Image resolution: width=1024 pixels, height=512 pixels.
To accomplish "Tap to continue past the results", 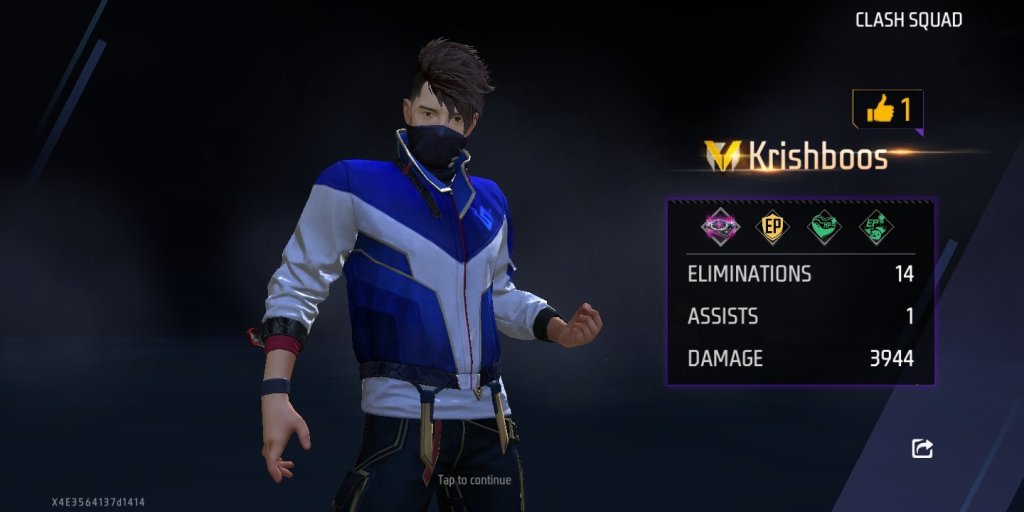I will (x=474, y=480).
